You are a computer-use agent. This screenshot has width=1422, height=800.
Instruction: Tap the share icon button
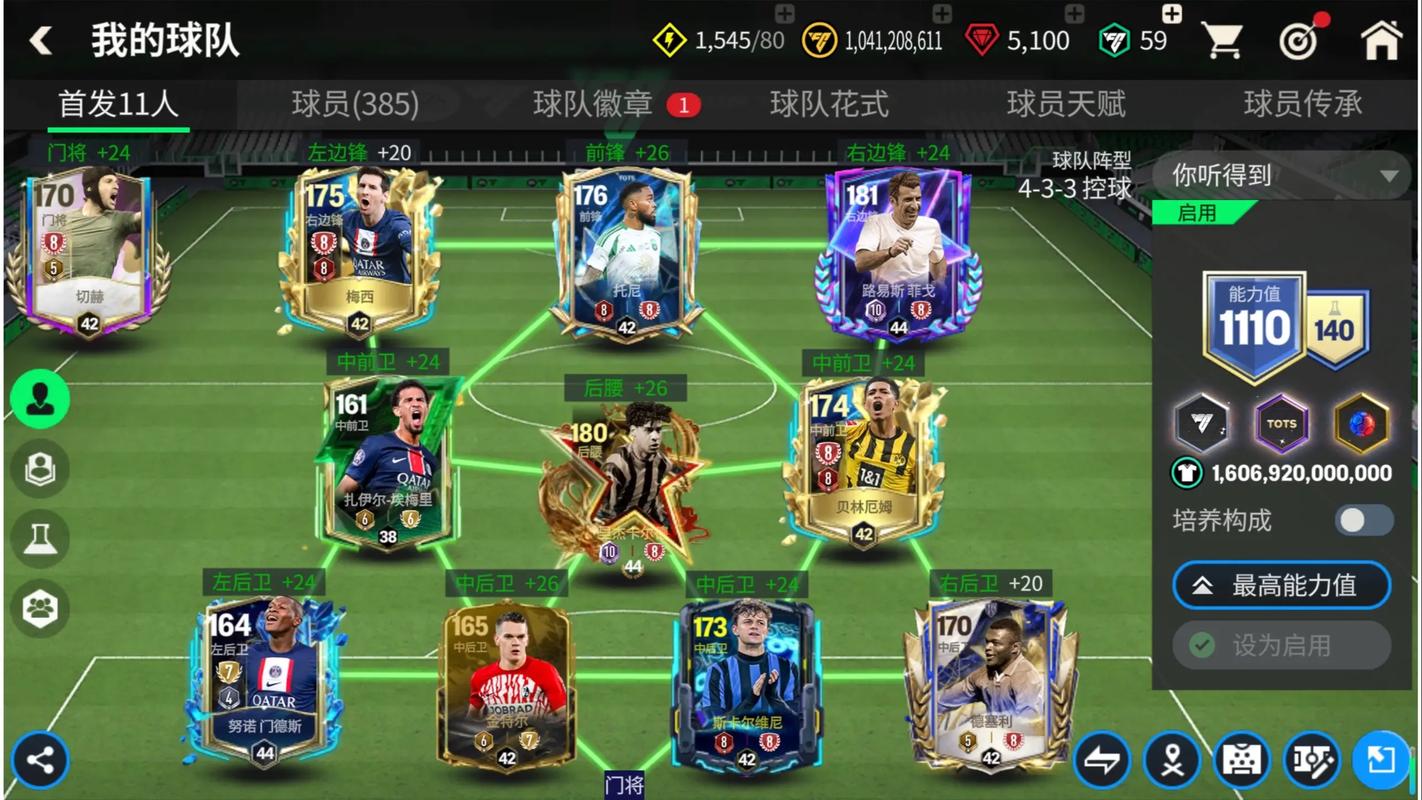pyautogui.click(x=41, y=761)
